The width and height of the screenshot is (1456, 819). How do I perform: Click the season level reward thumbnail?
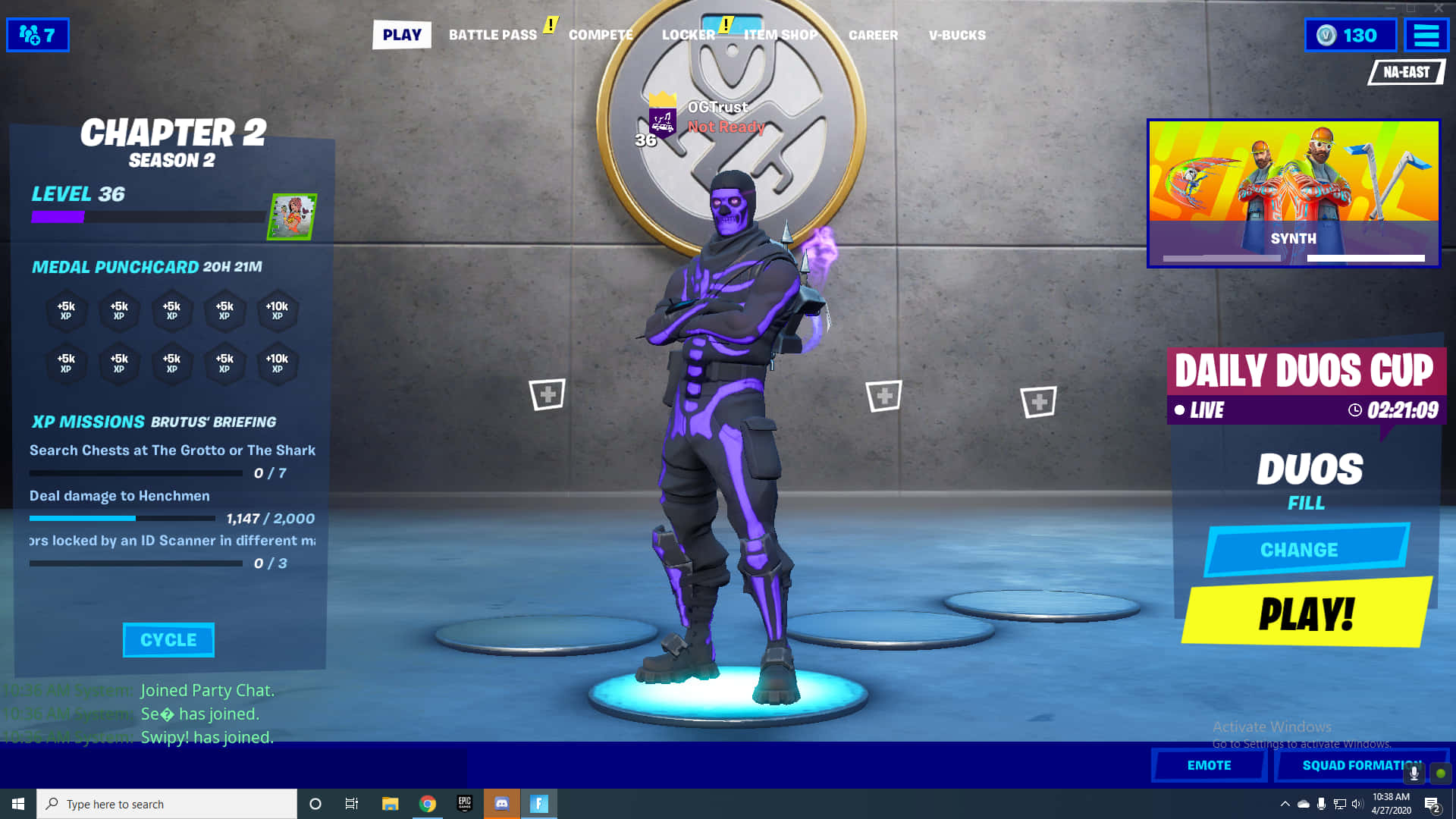[292, 215]
